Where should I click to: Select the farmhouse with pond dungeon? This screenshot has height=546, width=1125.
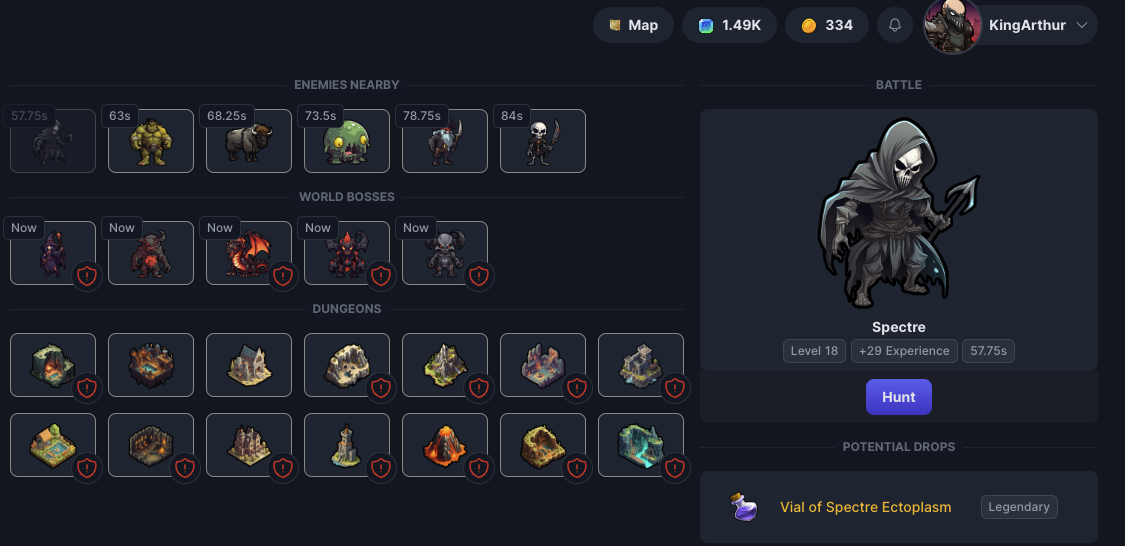[53, 445]
